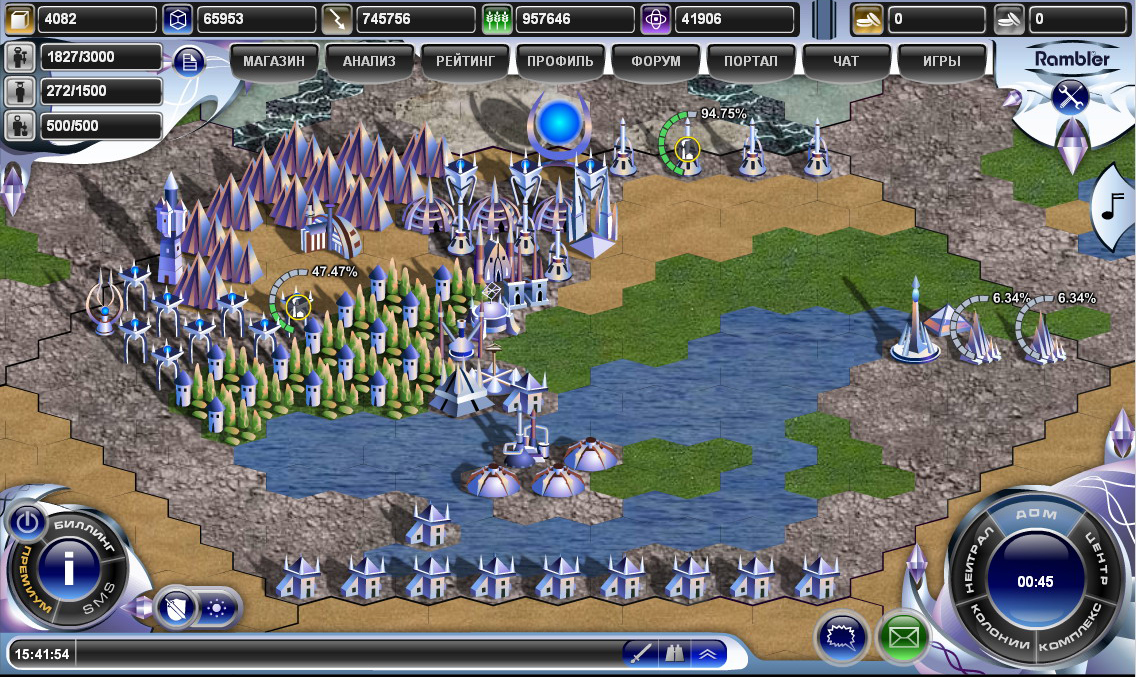
Task: Click the power button icon
Action: coord(27,522)
